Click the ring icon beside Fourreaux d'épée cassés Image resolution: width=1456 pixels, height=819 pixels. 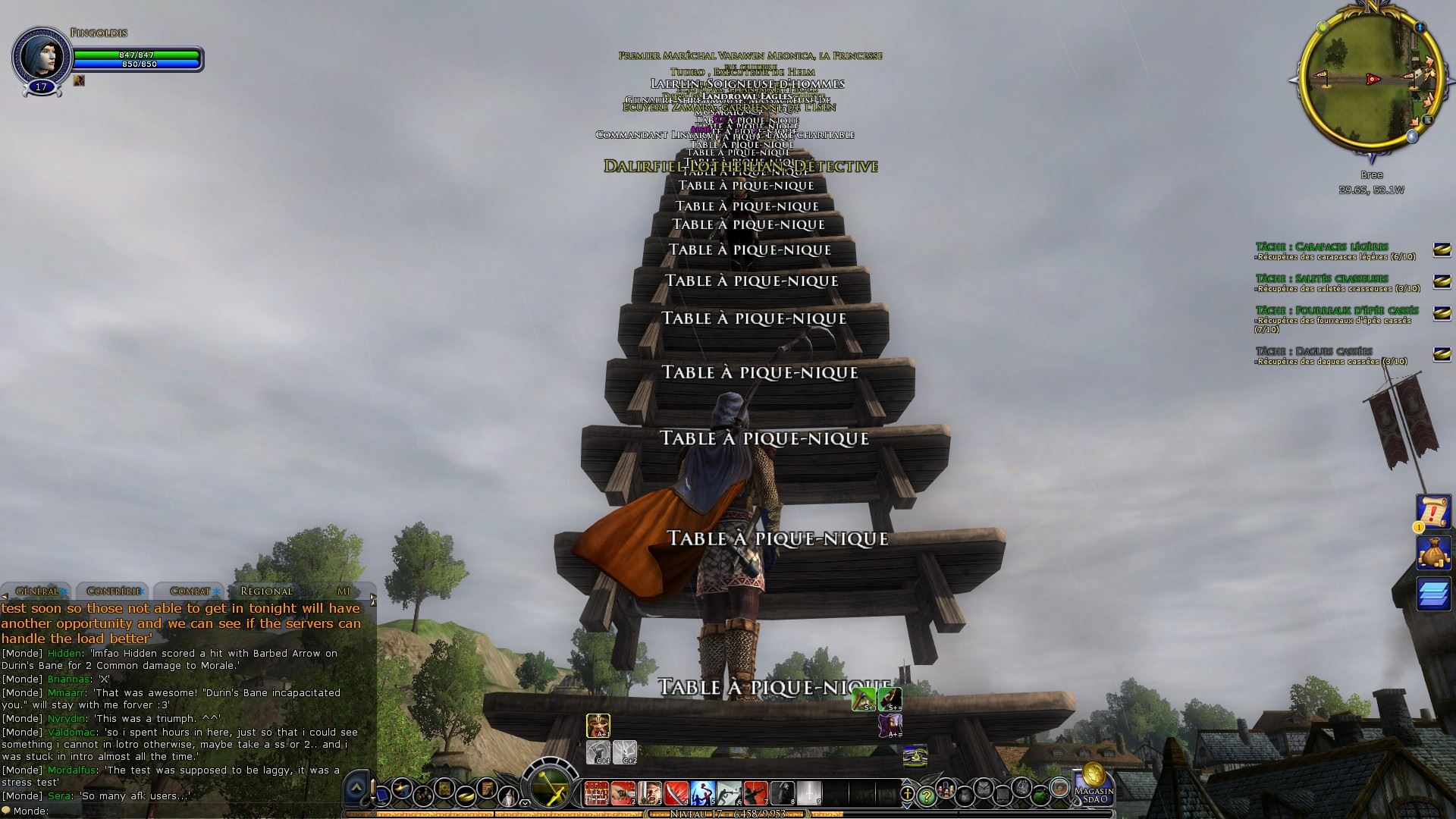(x=1442, y=313)
